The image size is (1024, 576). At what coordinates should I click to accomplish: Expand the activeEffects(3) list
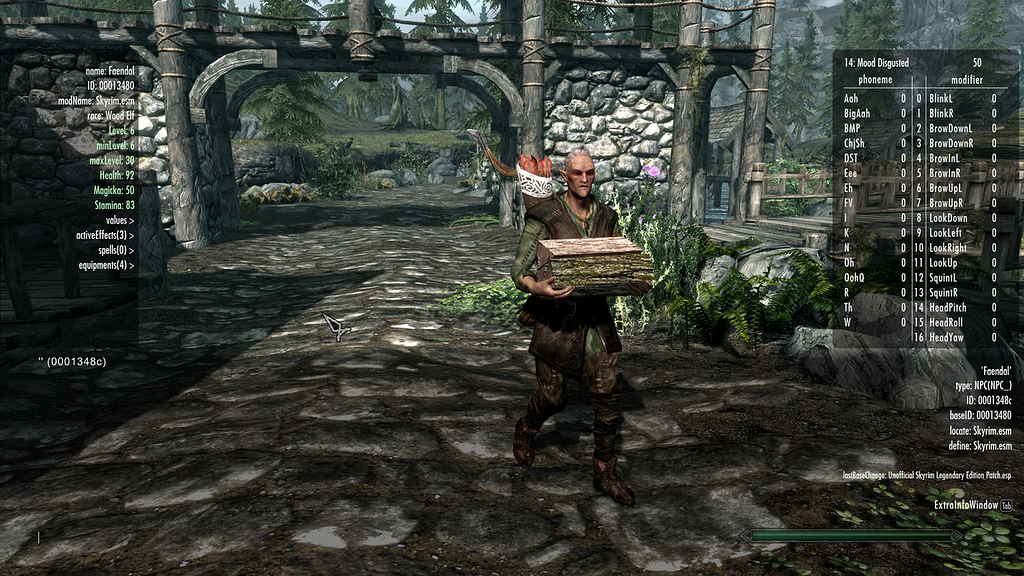tap(105, 235)
